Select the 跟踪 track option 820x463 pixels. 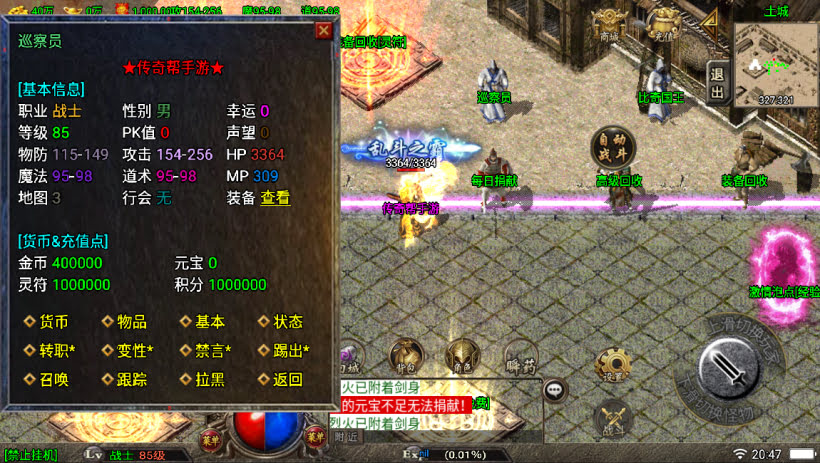(x=131, y=380)
